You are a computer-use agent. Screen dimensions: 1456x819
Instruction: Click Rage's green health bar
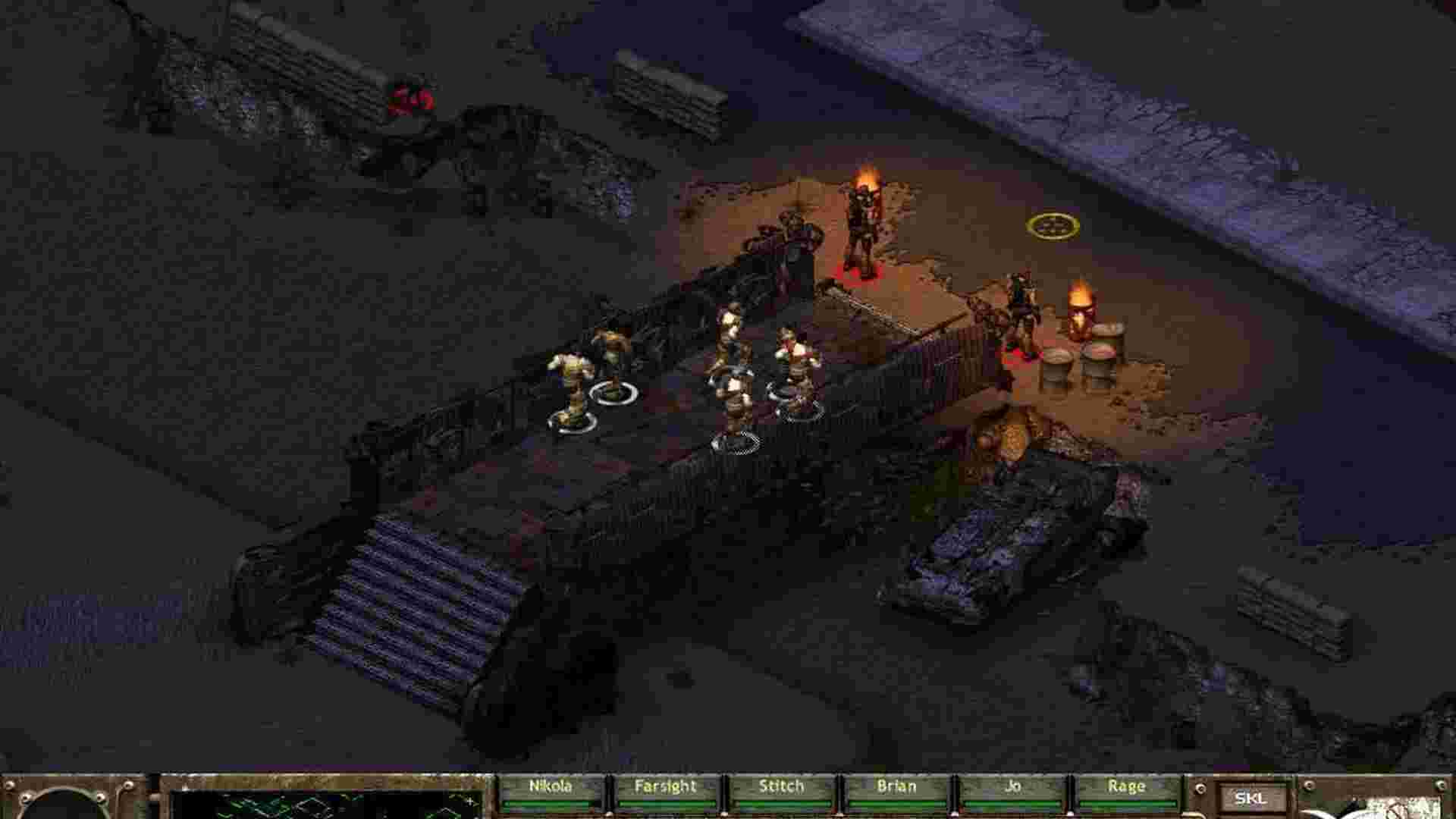1130,805
